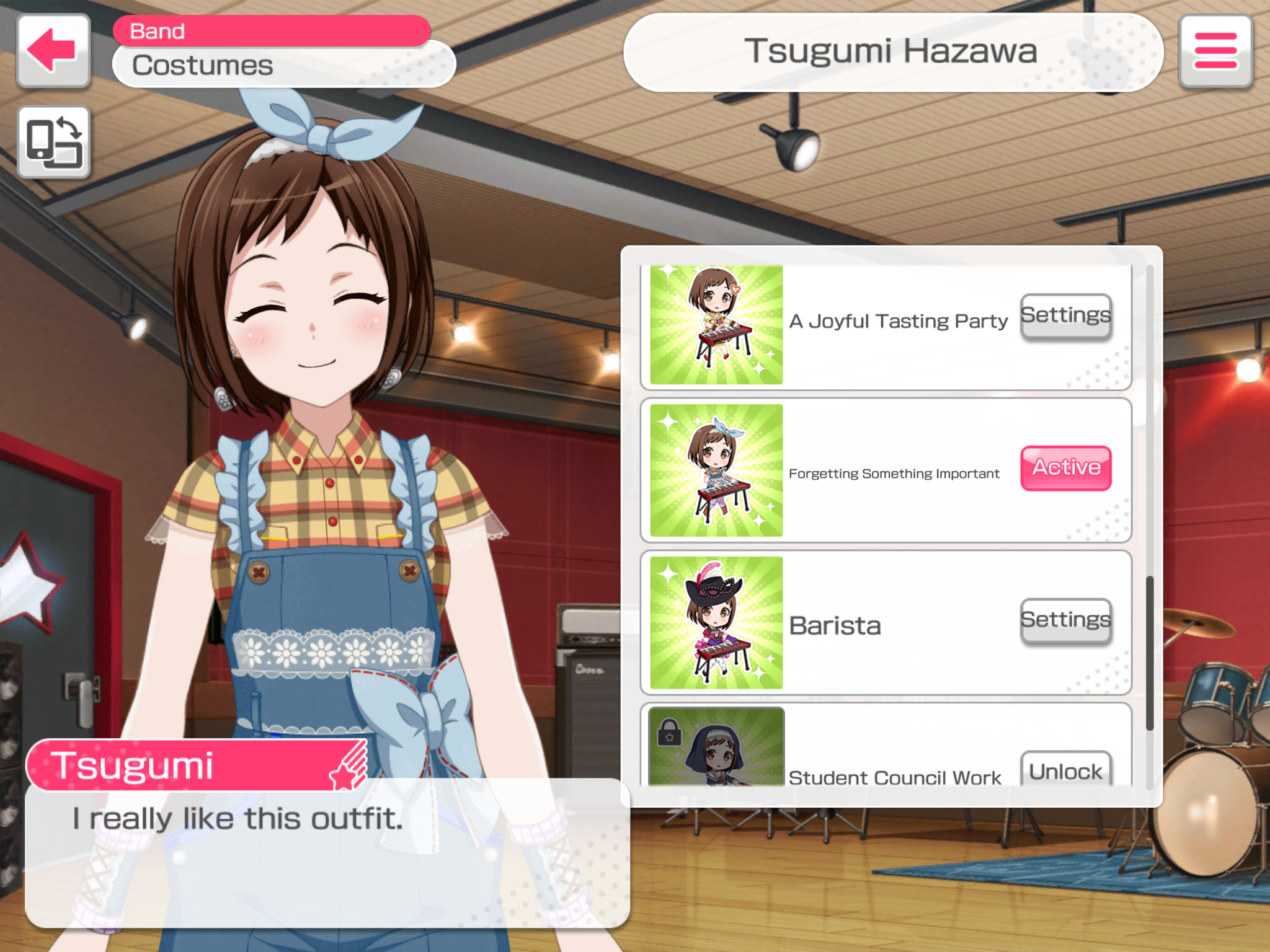Click the Active button for Forgetting Something Important
Image resolution: width=1270 pixels, height=952 pixels.
[1065, 469]
